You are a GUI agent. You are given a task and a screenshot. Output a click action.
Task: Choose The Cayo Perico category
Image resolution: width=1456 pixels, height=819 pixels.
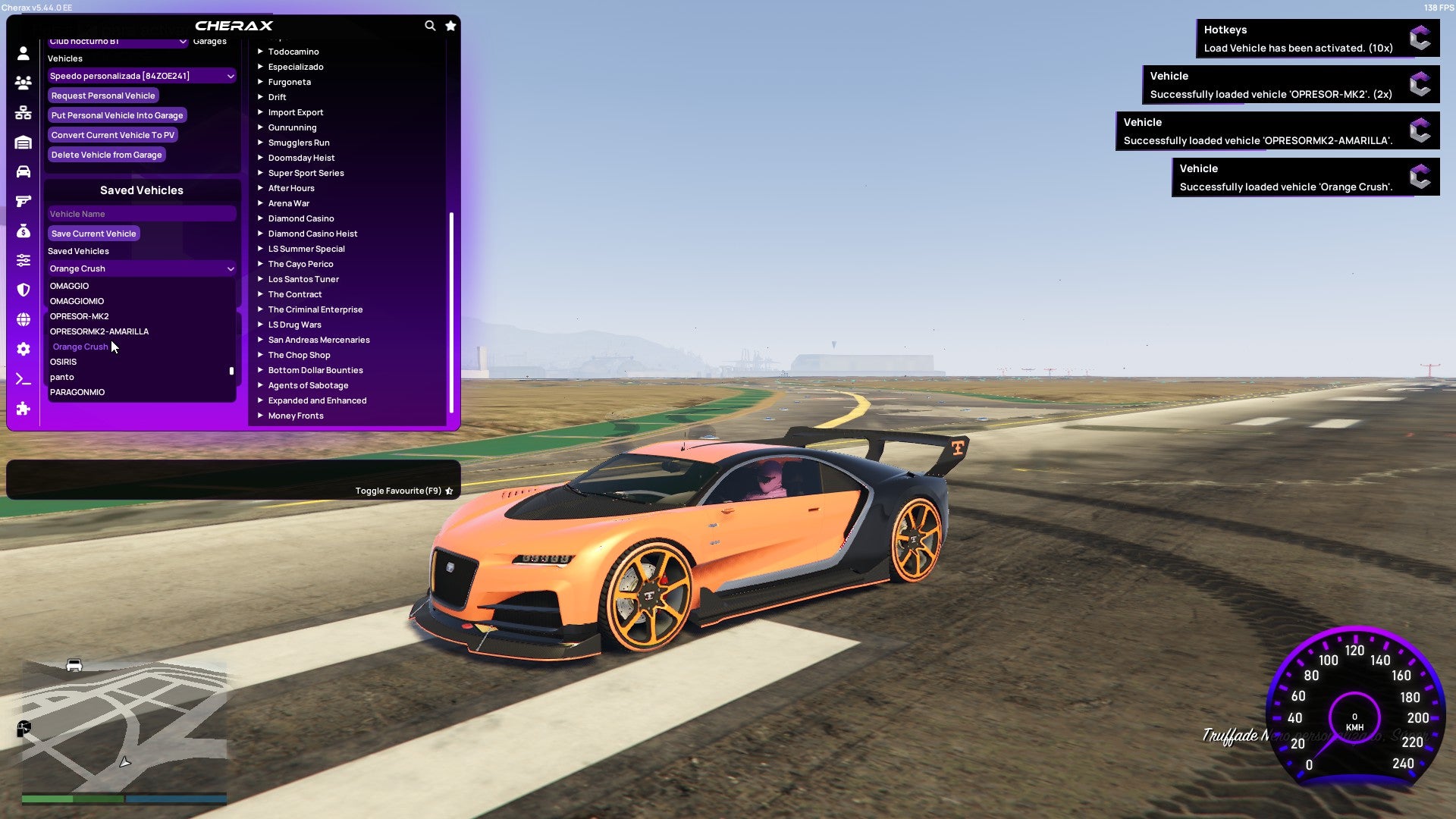(300, 264)
